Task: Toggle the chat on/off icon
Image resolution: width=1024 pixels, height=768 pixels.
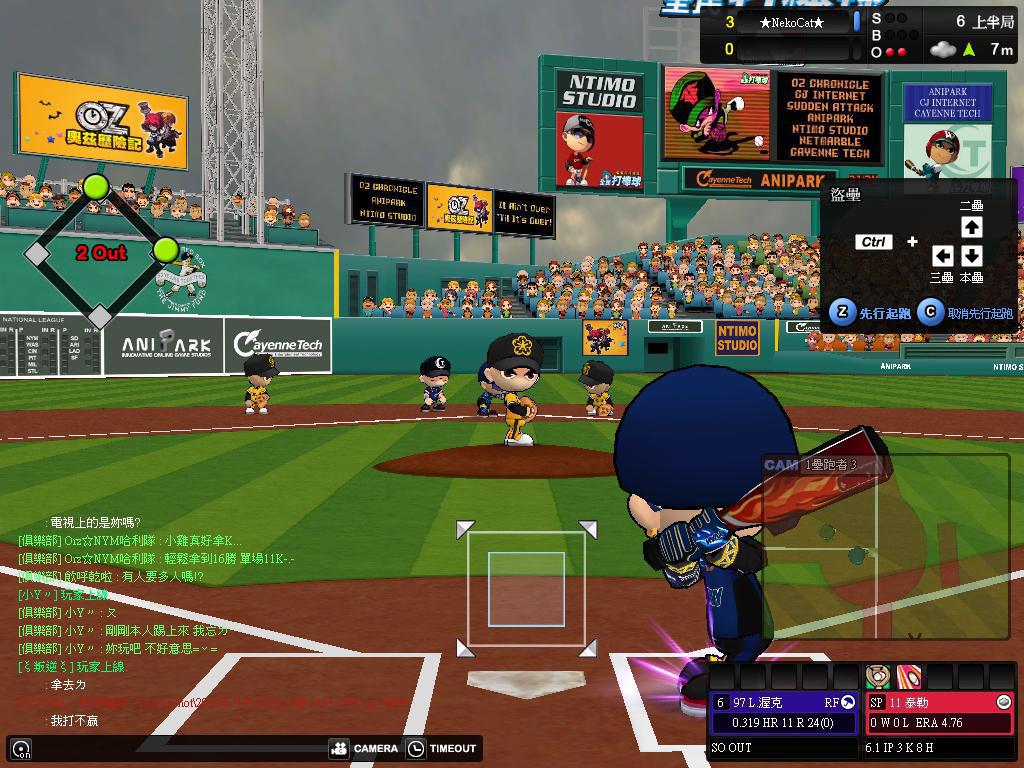Action: (21, 748)
